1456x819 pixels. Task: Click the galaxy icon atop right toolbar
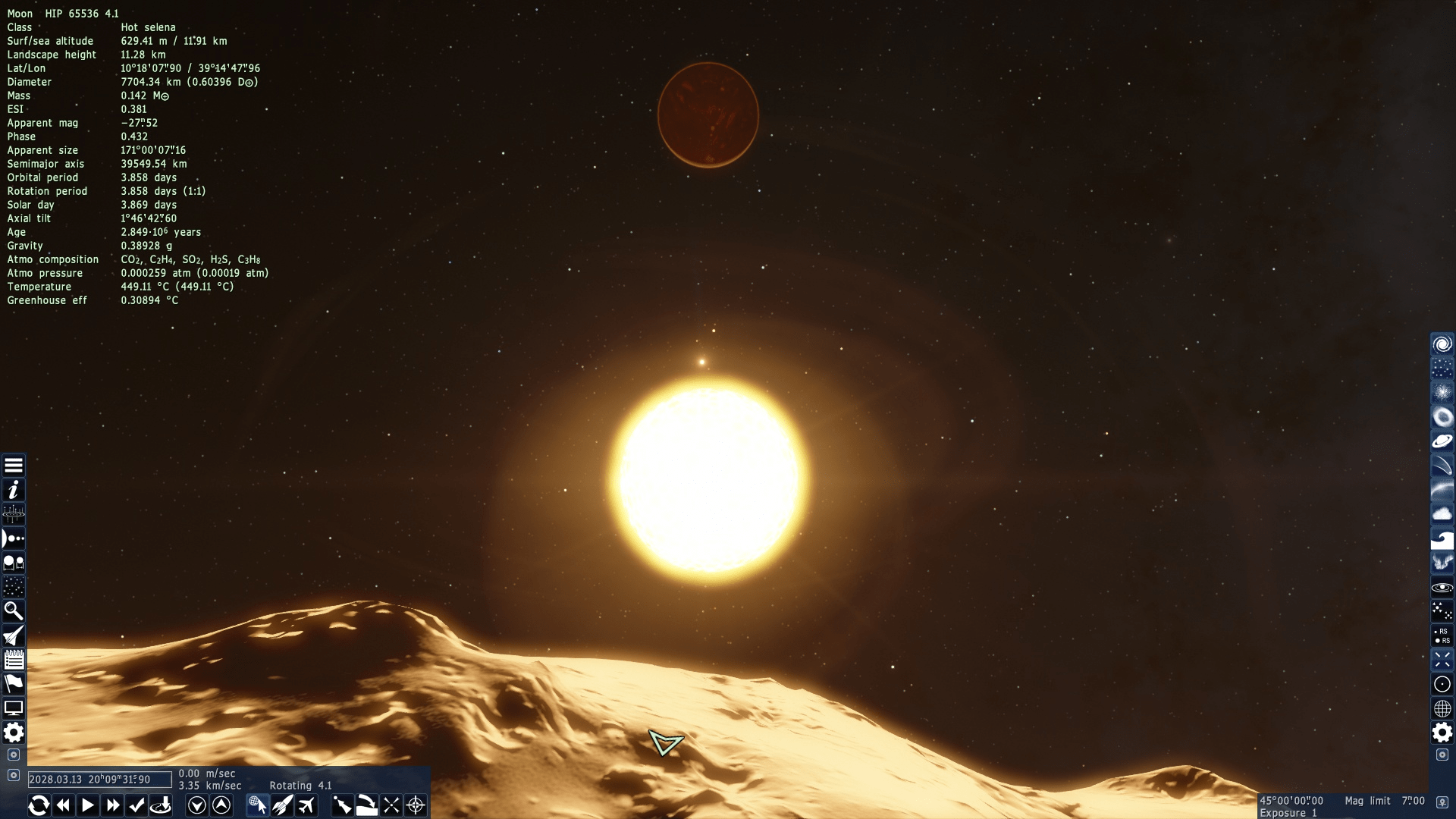(1443, 343)
